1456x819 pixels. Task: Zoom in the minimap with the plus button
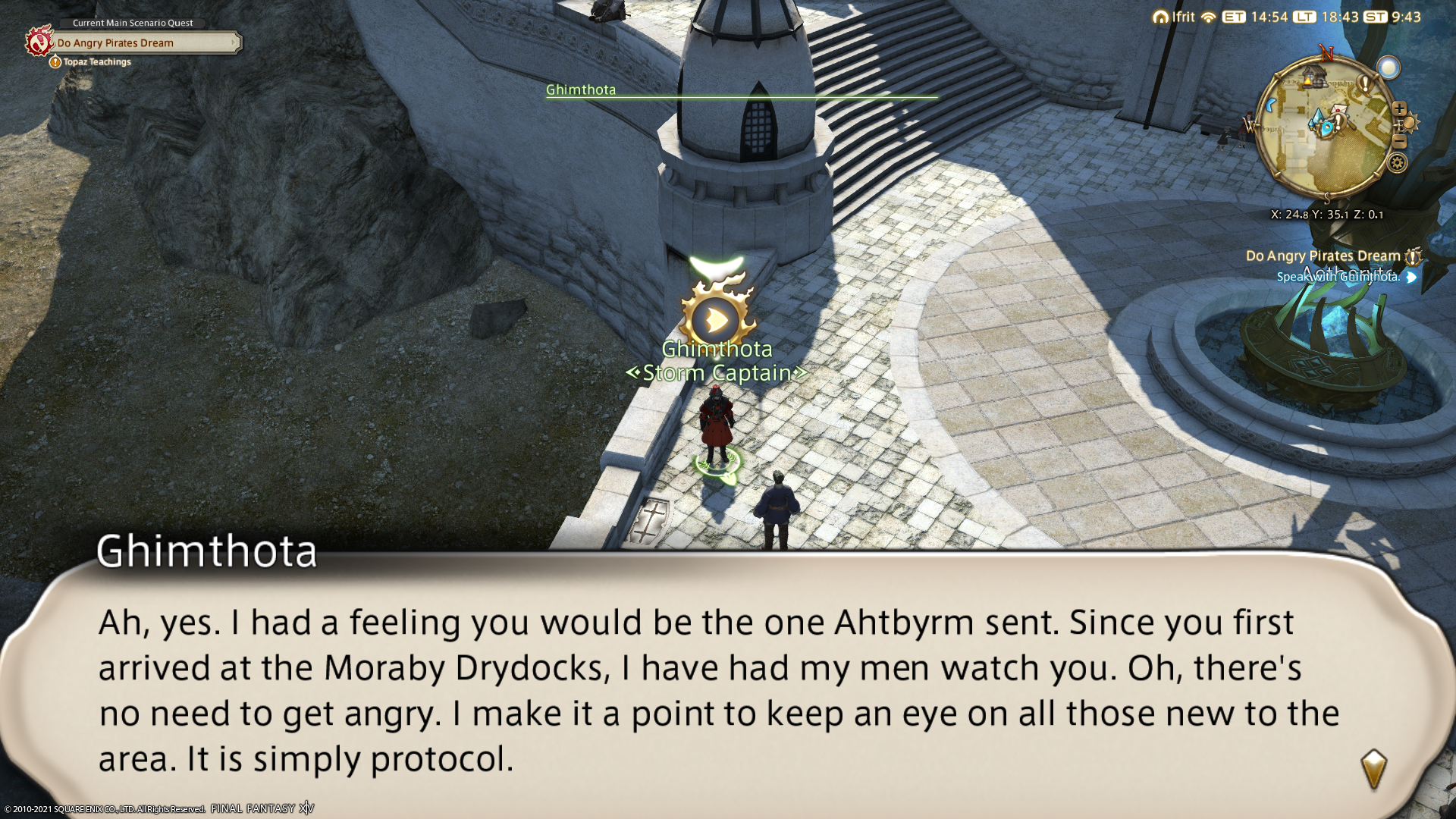click(1399, 109)
